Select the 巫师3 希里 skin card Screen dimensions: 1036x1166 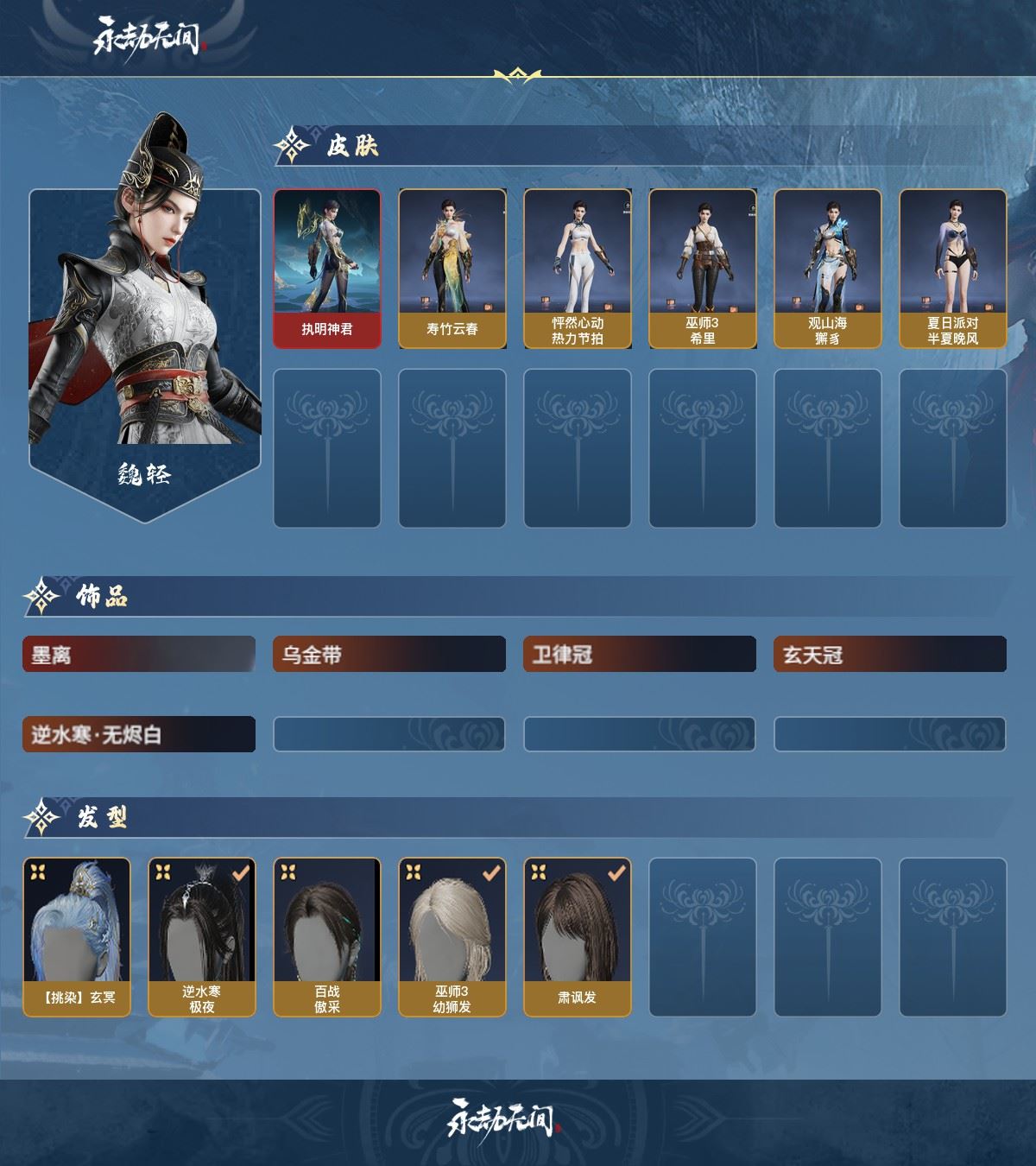click(702, 269)
